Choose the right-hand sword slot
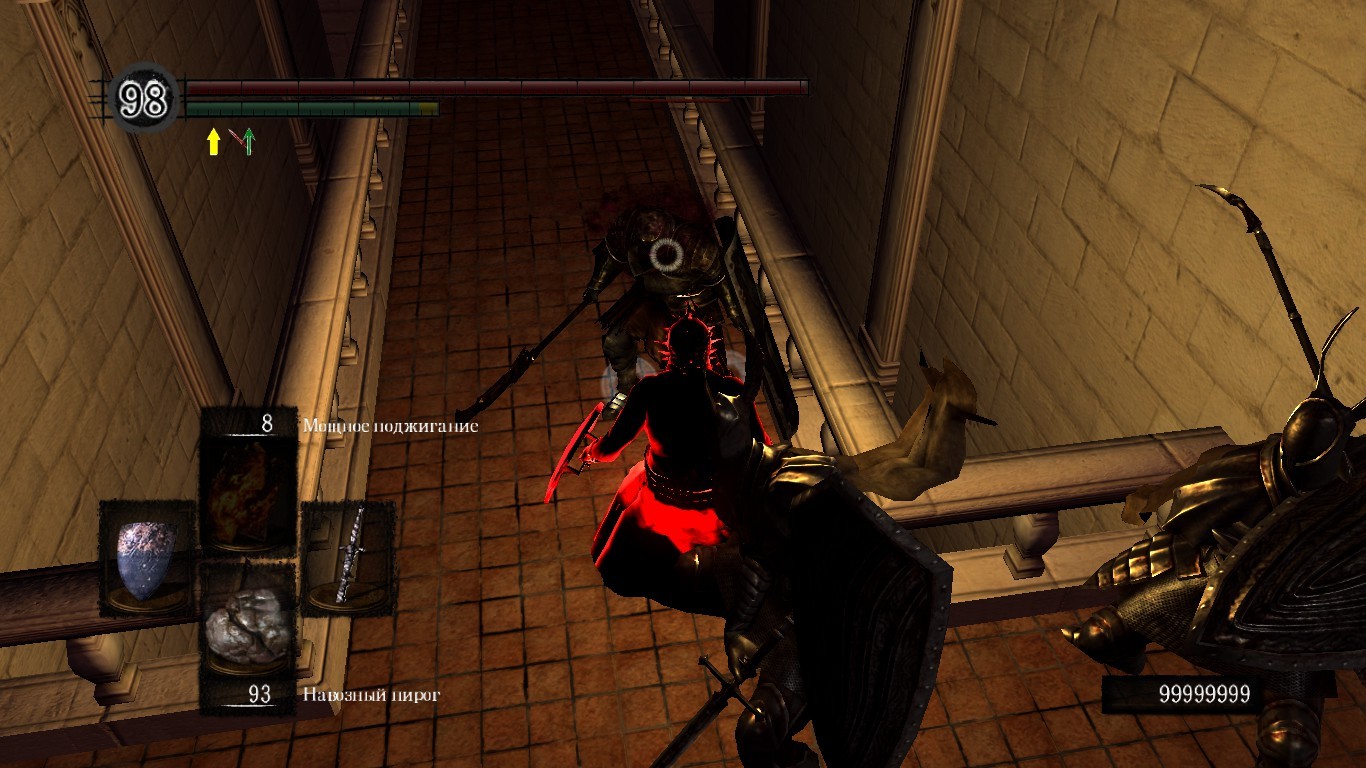Viewport: 1366px width, 768px height. [x=347, y=556]
